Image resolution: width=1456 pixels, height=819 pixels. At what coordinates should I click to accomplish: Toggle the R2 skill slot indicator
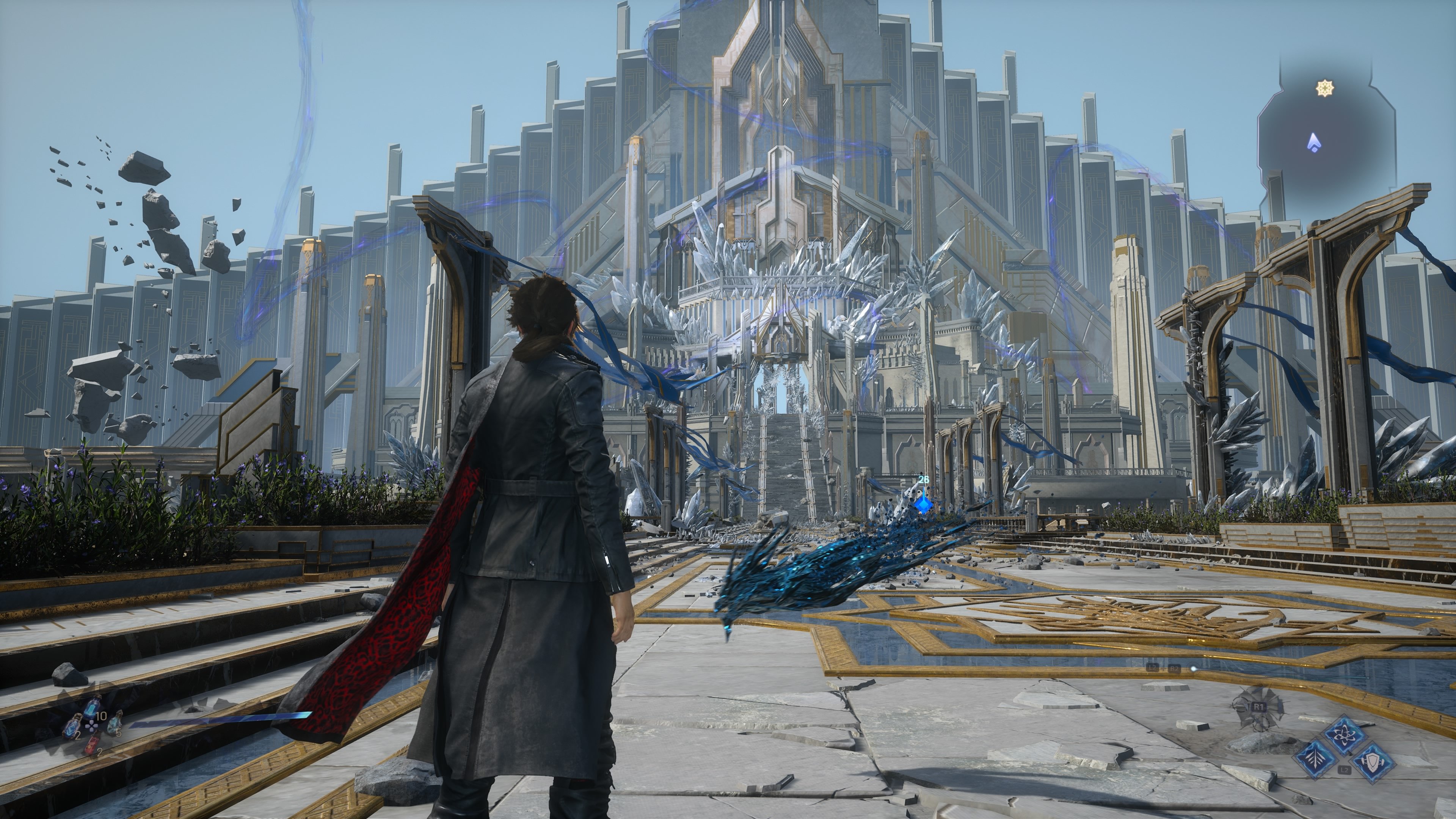(1175, 669)
